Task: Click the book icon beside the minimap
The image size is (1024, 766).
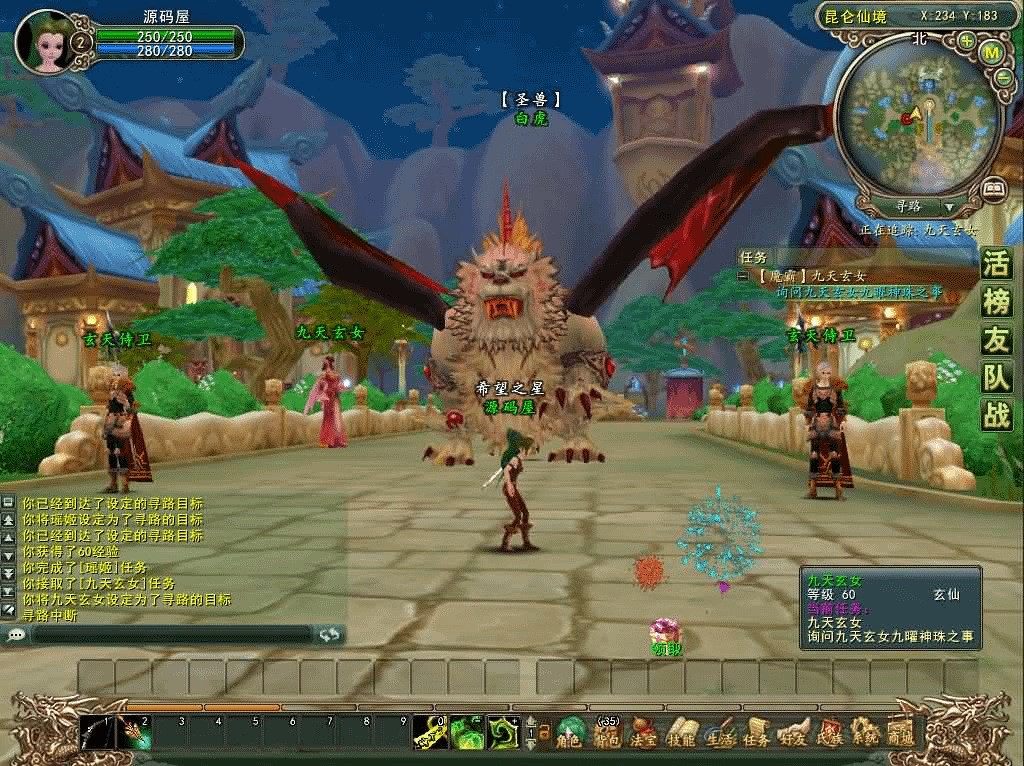Action: pyautogui.click(x=992, y=187)
